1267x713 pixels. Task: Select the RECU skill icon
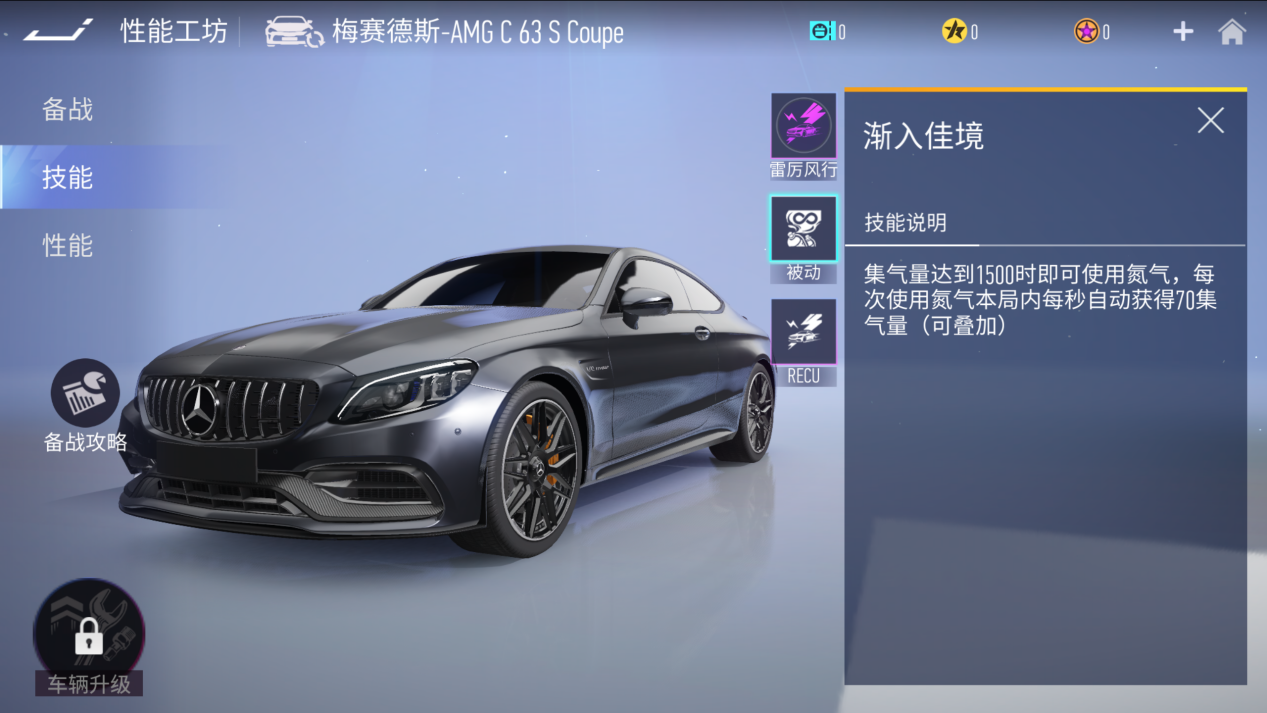pos(803,333)
